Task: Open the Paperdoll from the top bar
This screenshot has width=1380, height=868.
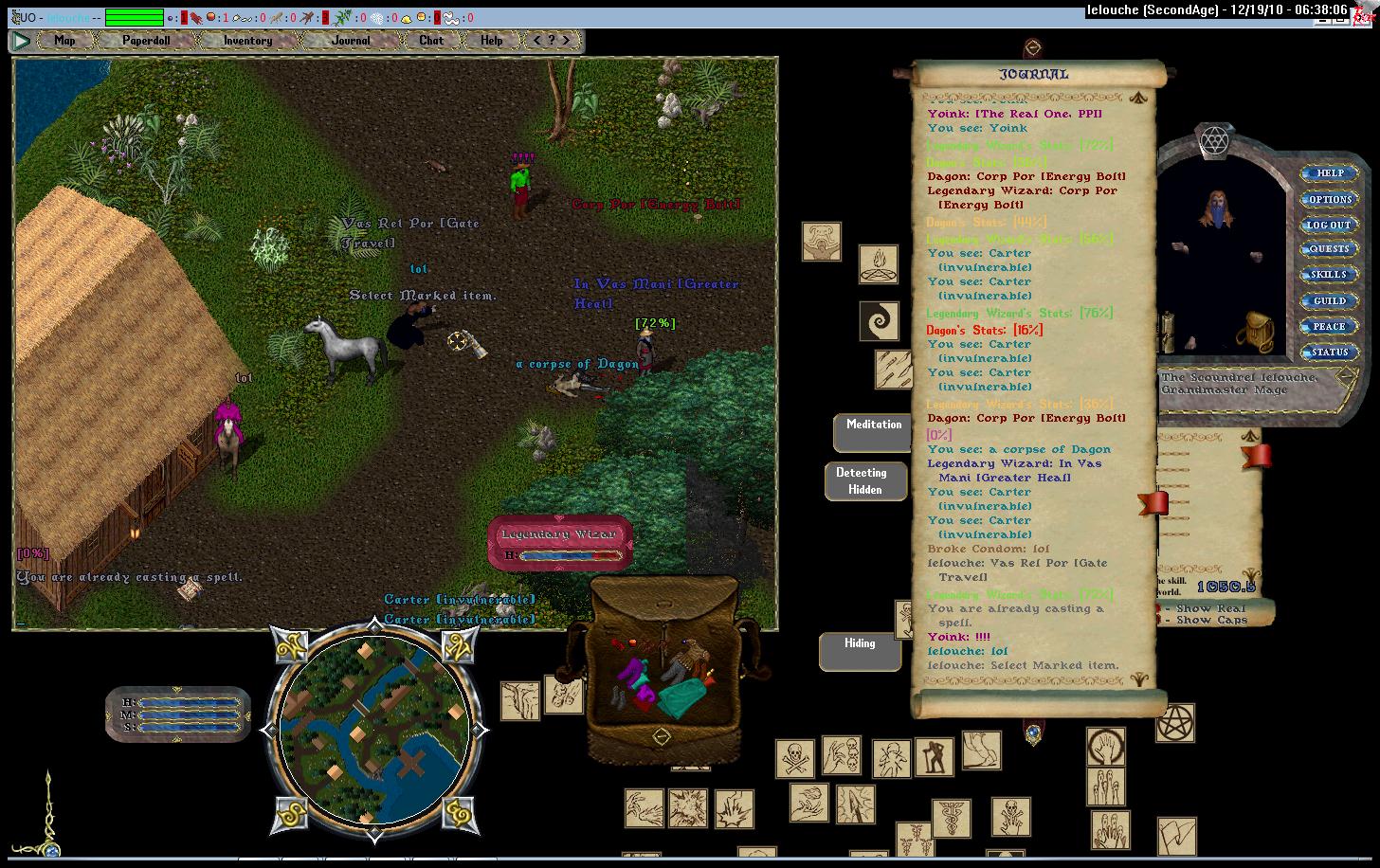Action: pyautogui.click(x=146, y=40)
